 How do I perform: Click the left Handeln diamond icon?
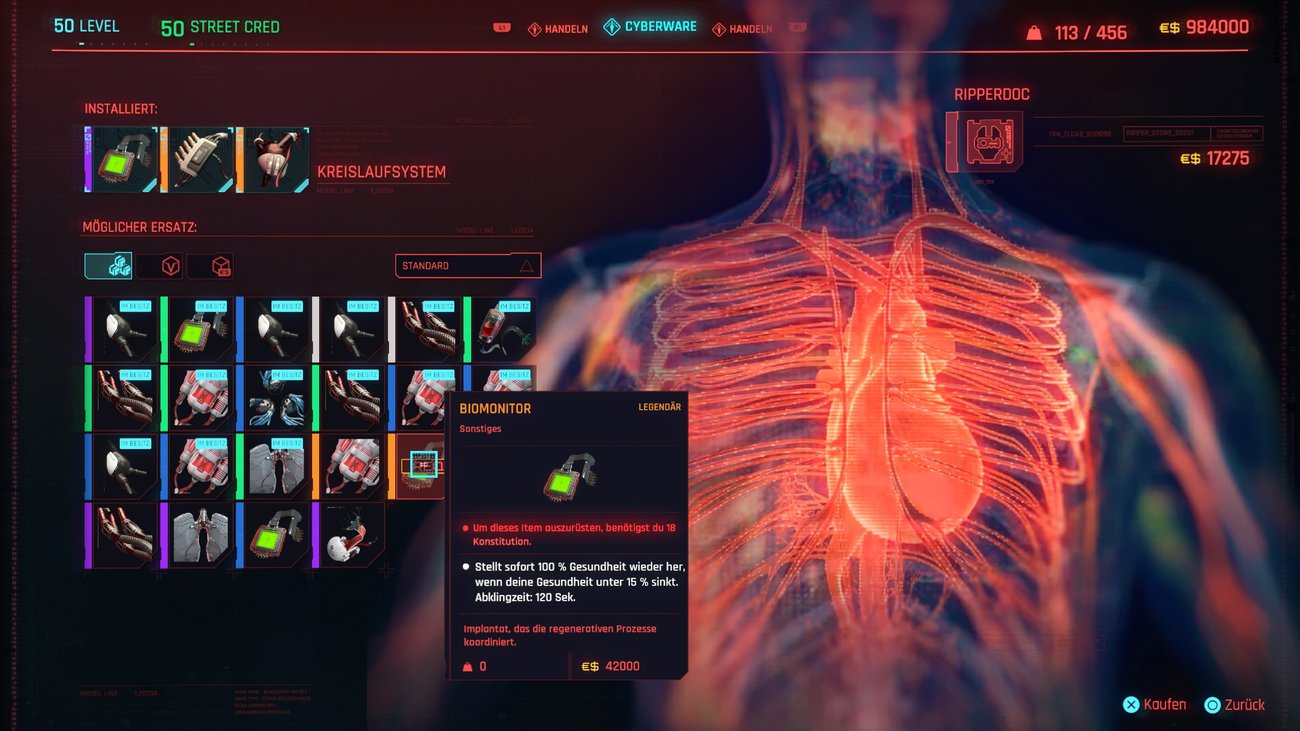(534, 29)
